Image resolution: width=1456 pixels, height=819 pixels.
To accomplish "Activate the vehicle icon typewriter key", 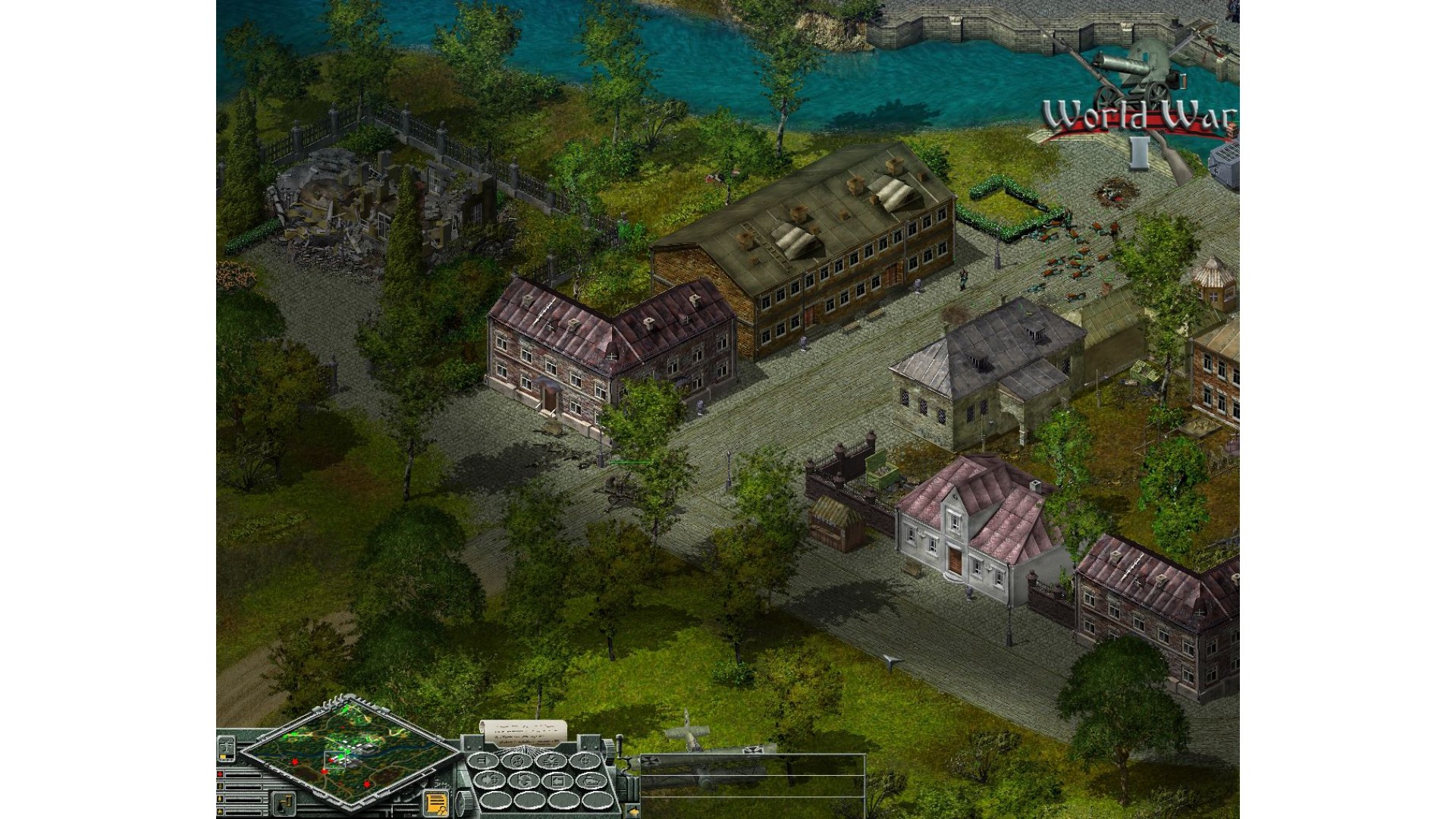I will pos(589,780).
